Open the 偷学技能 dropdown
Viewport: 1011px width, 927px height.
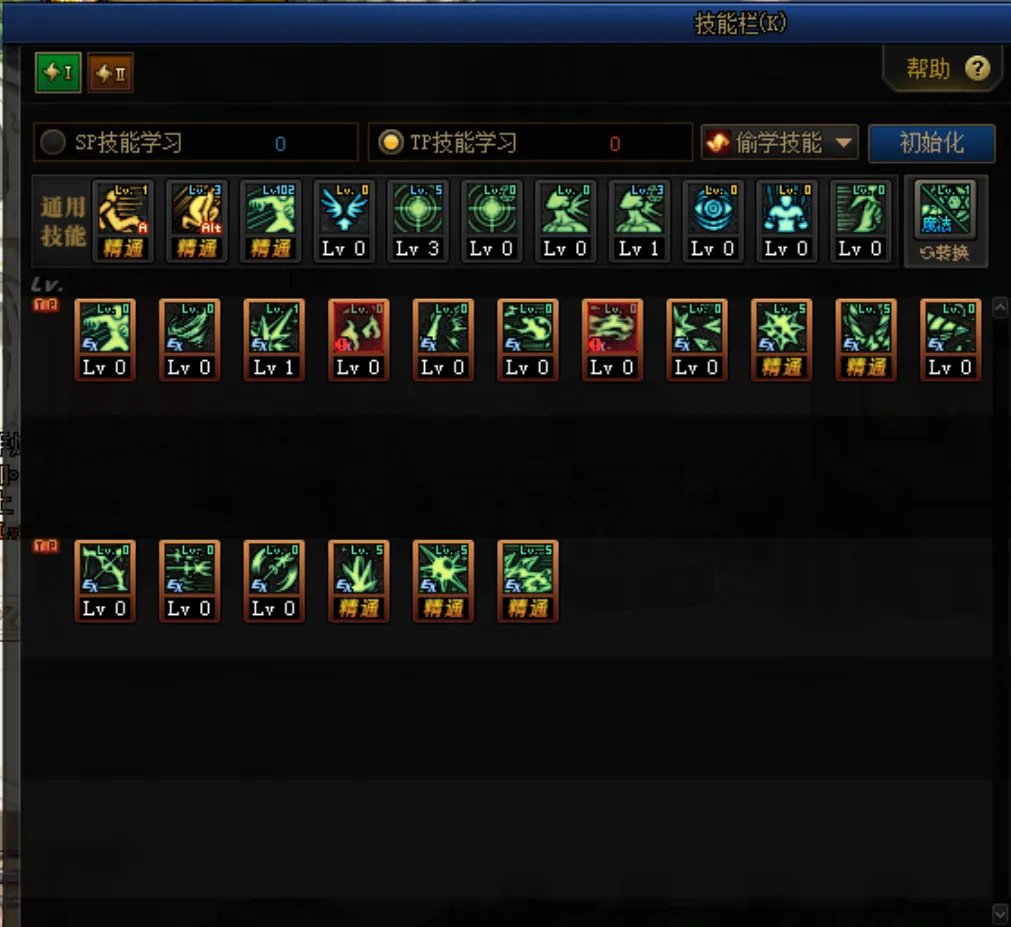pyautogui.click(x=780, y=143)
